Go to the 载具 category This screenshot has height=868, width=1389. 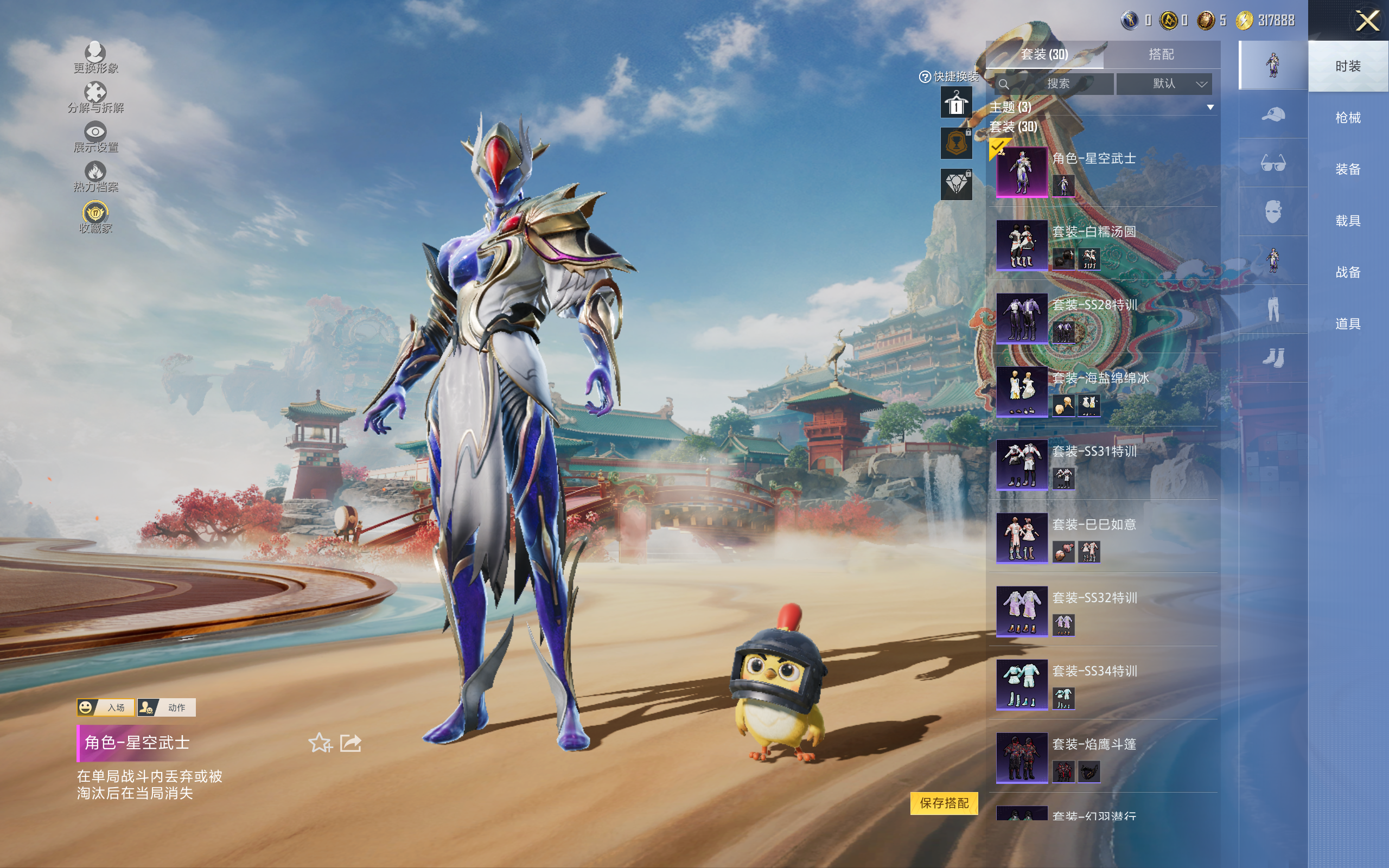pos(1347,220)
